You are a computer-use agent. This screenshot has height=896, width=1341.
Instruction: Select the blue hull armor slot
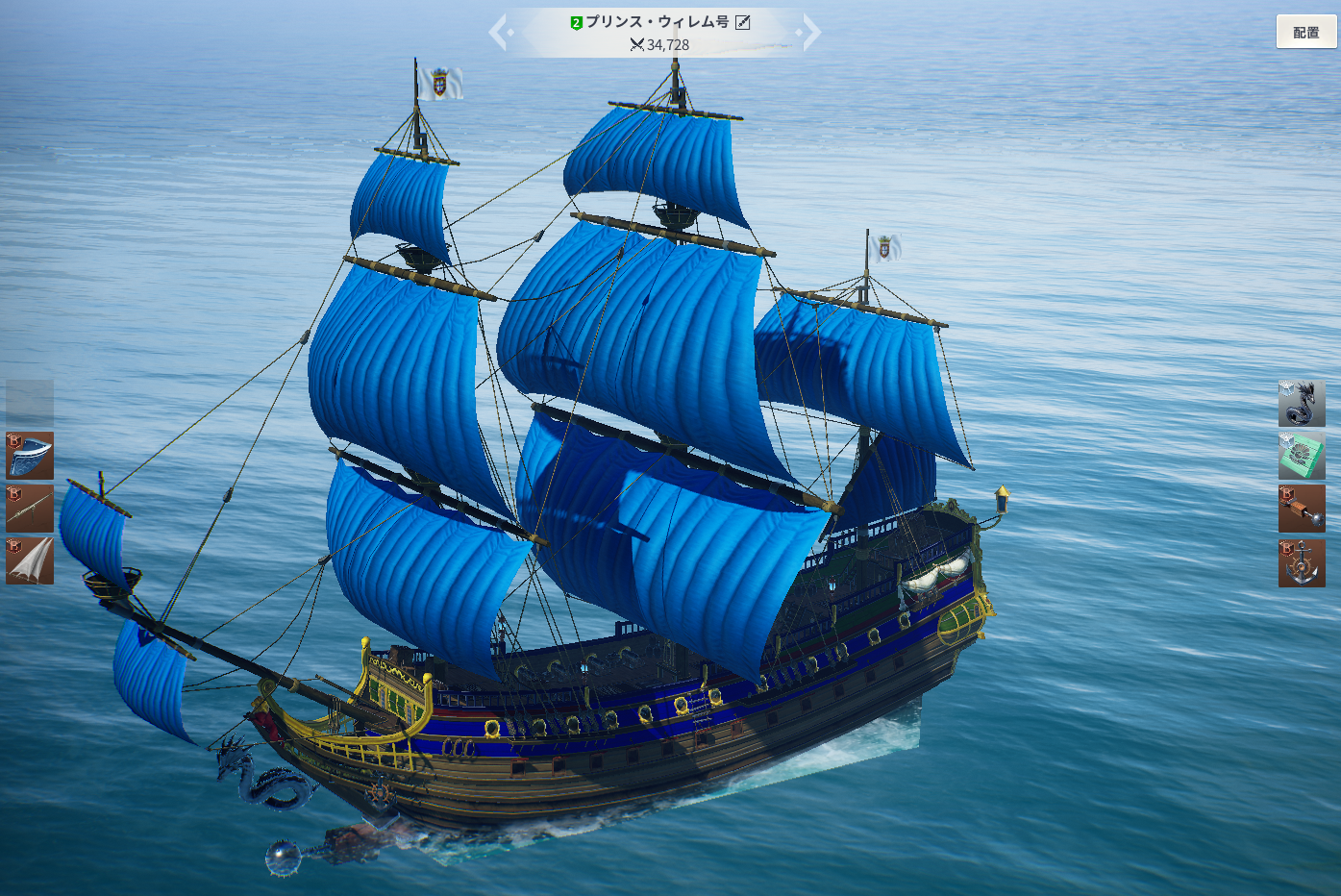[30, 456]
